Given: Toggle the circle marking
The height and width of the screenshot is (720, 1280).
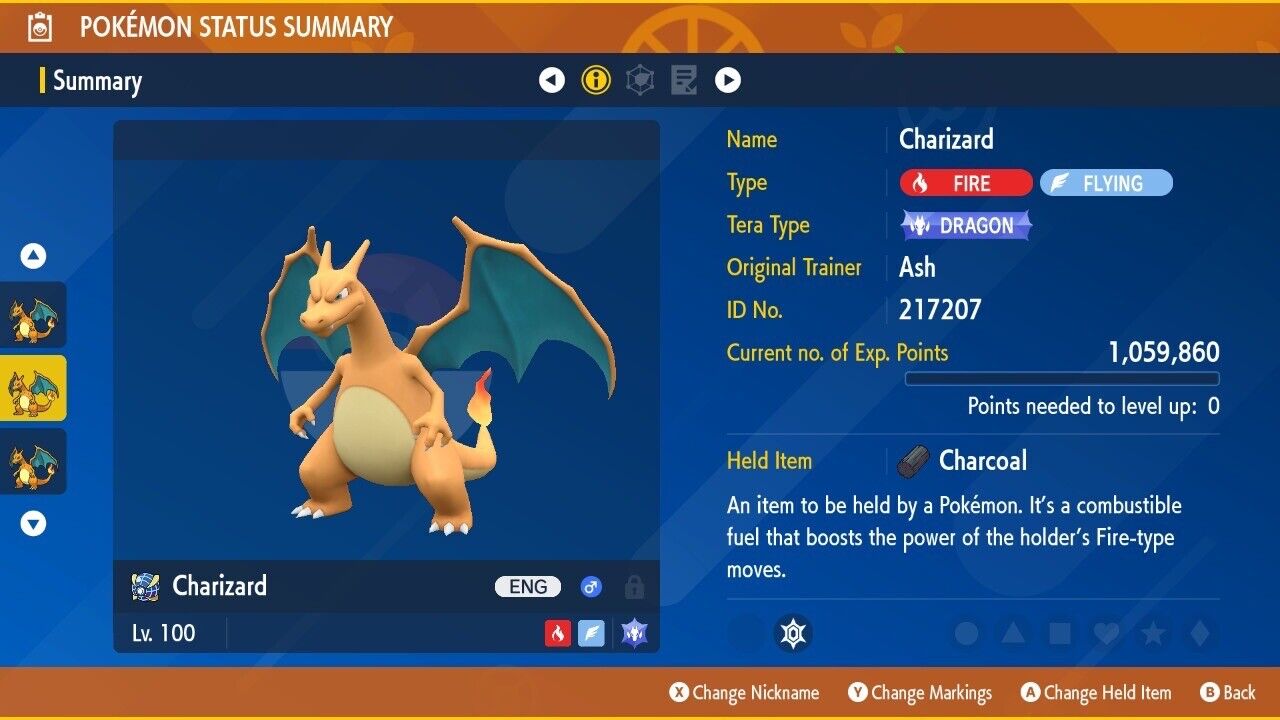Looking at the screenshot, I should pos(966,633).
